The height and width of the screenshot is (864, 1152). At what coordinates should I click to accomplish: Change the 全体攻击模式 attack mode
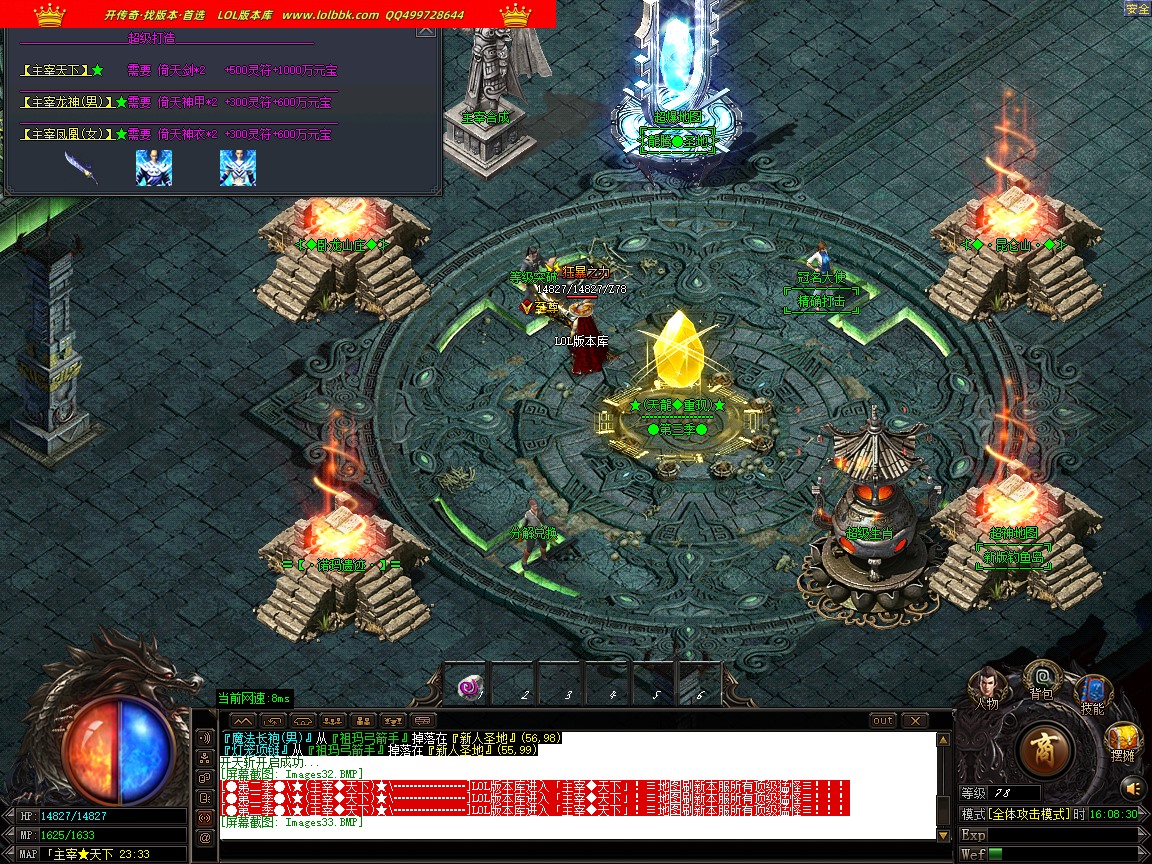(1018, 815)
